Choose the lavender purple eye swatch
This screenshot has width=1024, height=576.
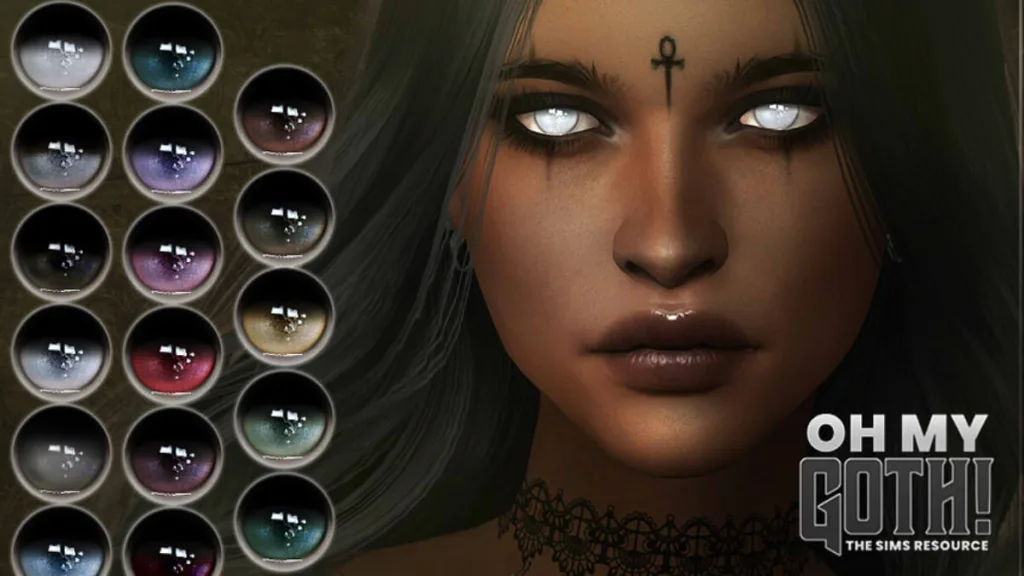172,152
